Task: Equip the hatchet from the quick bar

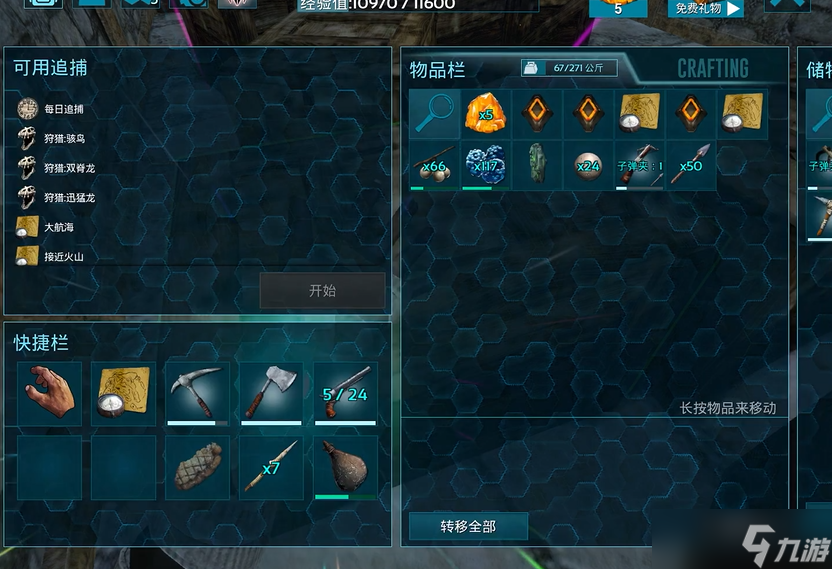Action: [x=271, y=393]
